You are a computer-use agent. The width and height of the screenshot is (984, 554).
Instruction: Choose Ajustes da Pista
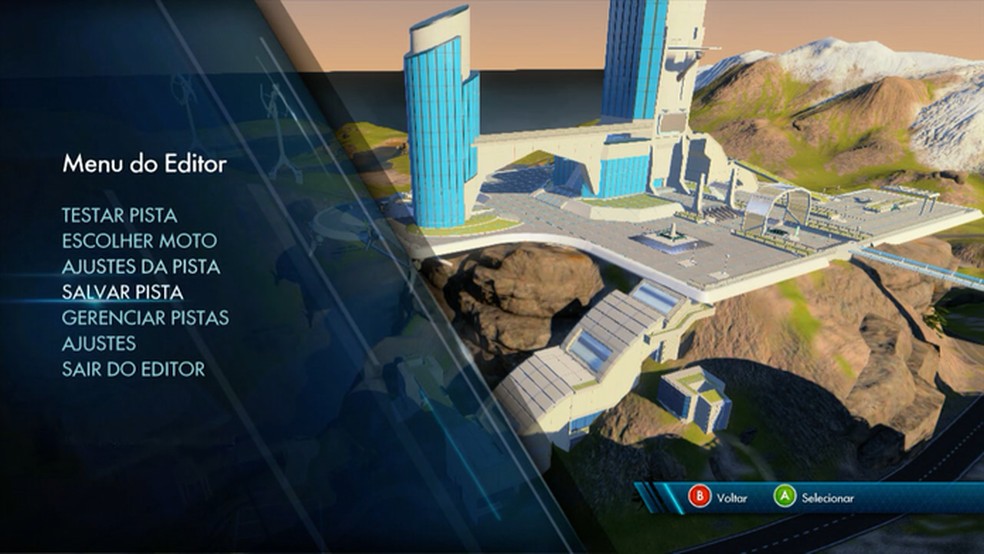click(x=141, y=267)
